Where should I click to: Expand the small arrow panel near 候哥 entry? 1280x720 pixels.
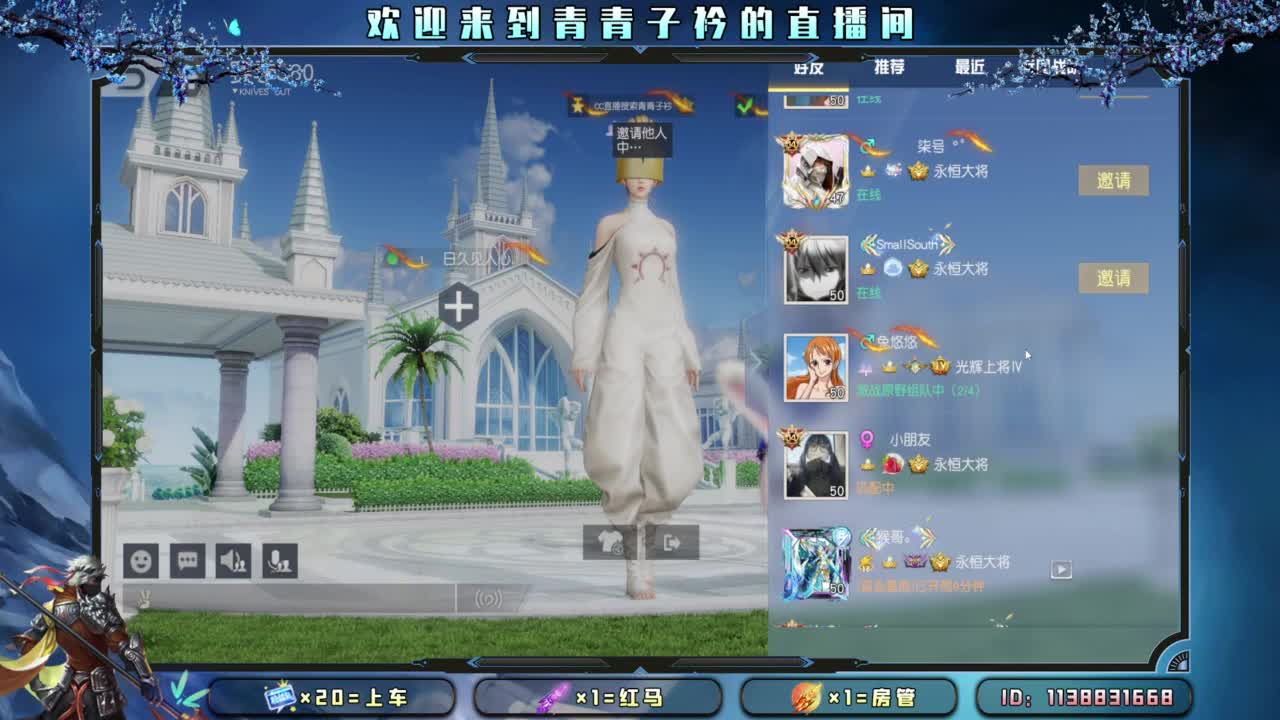(x=1061, y=568)
